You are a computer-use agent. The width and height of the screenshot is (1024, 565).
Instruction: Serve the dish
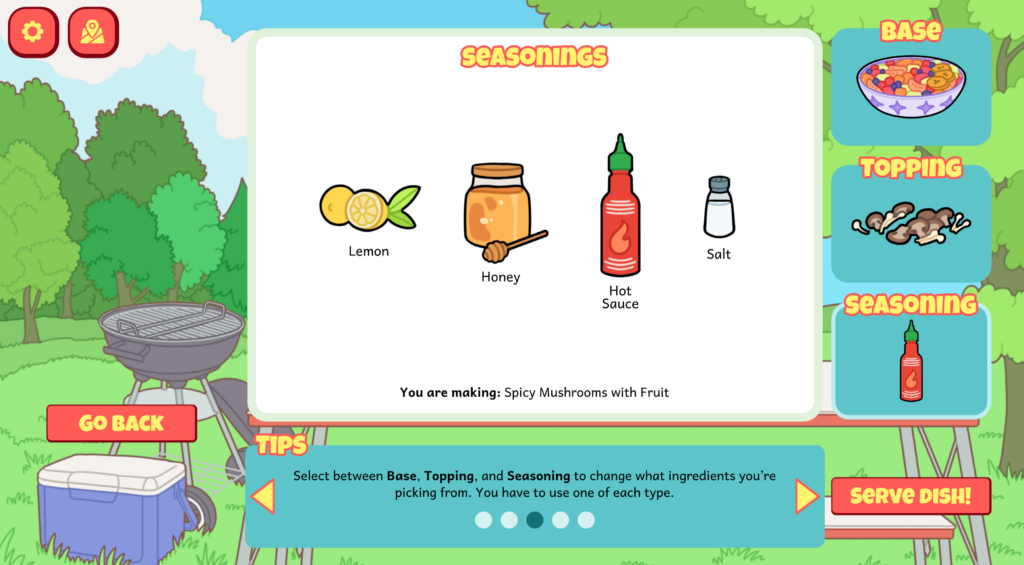pyautogui.click(x=911, y=496)
